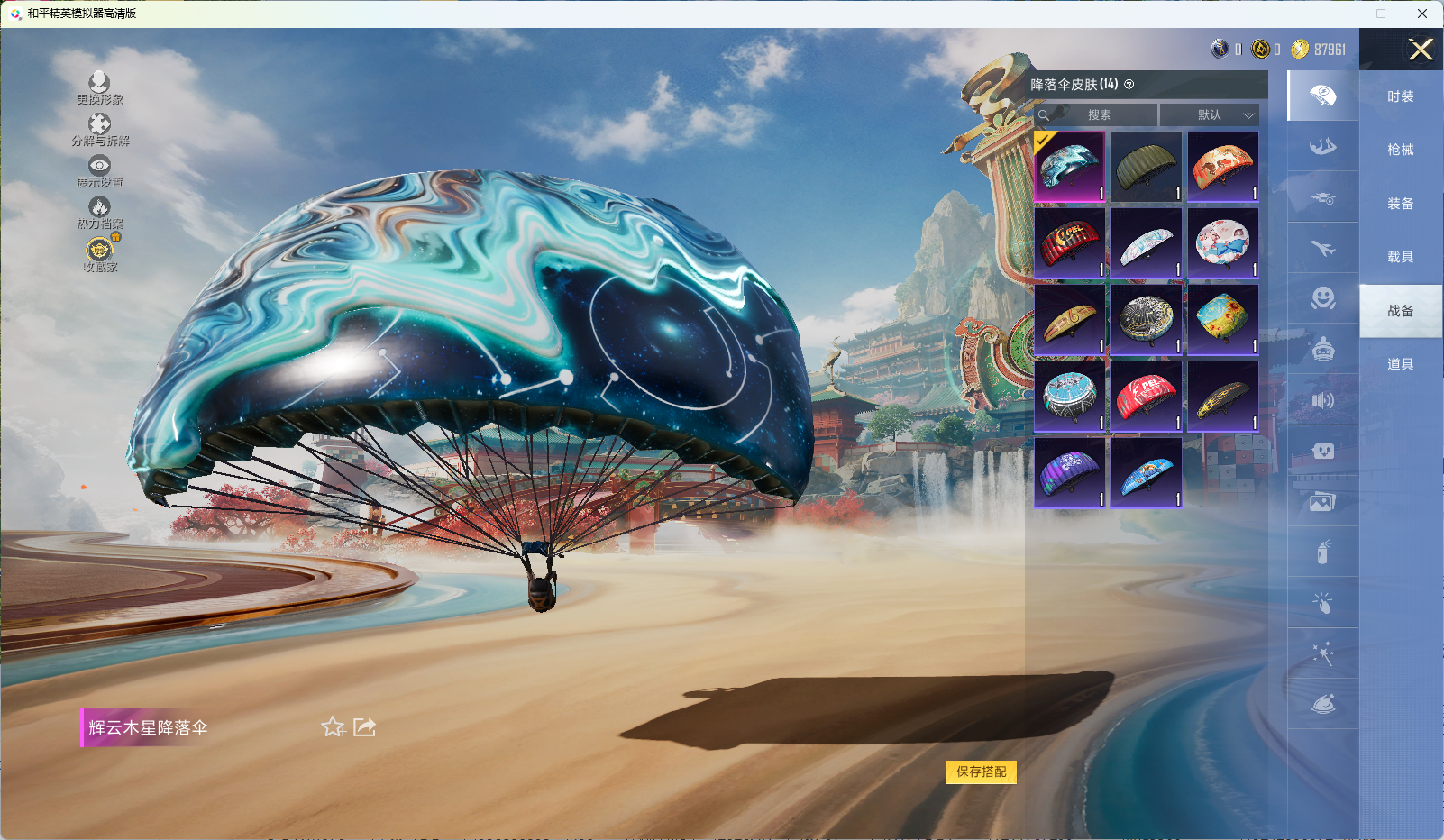Screen dimensions: 1444x840
Task: Switch to the 时装 tab
Action: pyautogui.click(x=1400, y=96)
